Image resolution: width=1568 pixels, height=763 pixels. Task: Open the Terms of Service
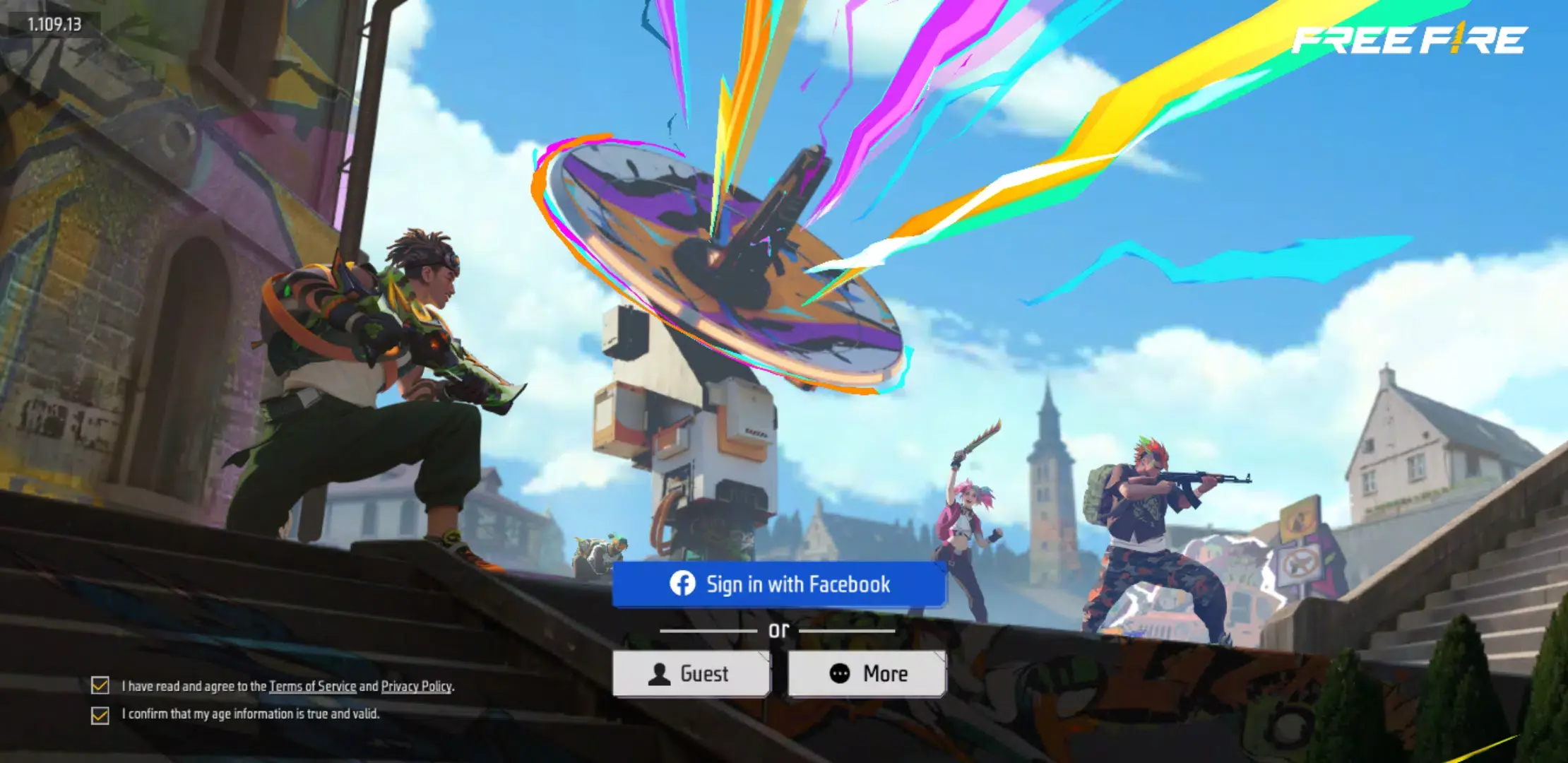(x=314, y=685)
